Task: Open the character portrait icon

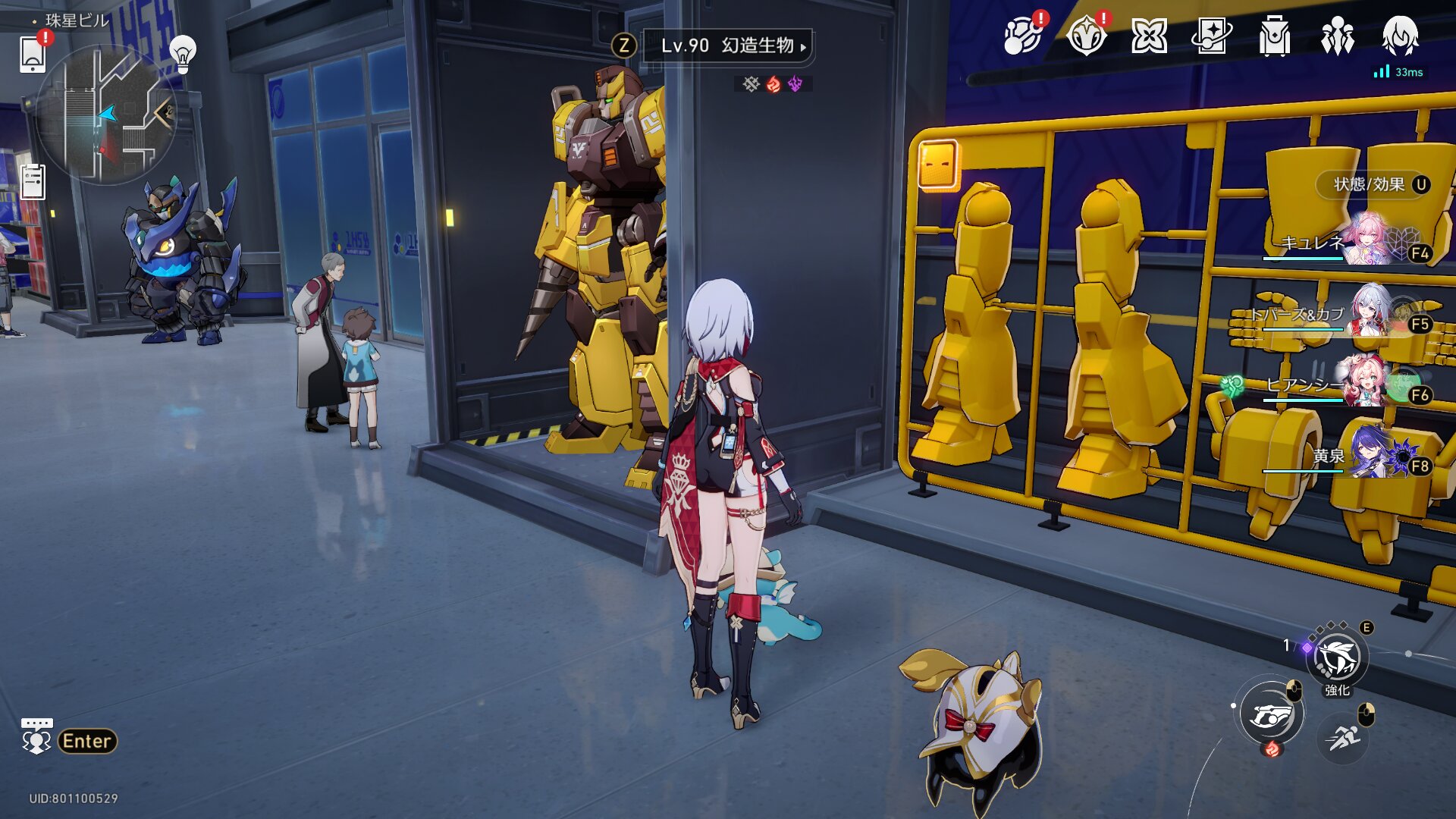Action: (x=1400, y=36)
